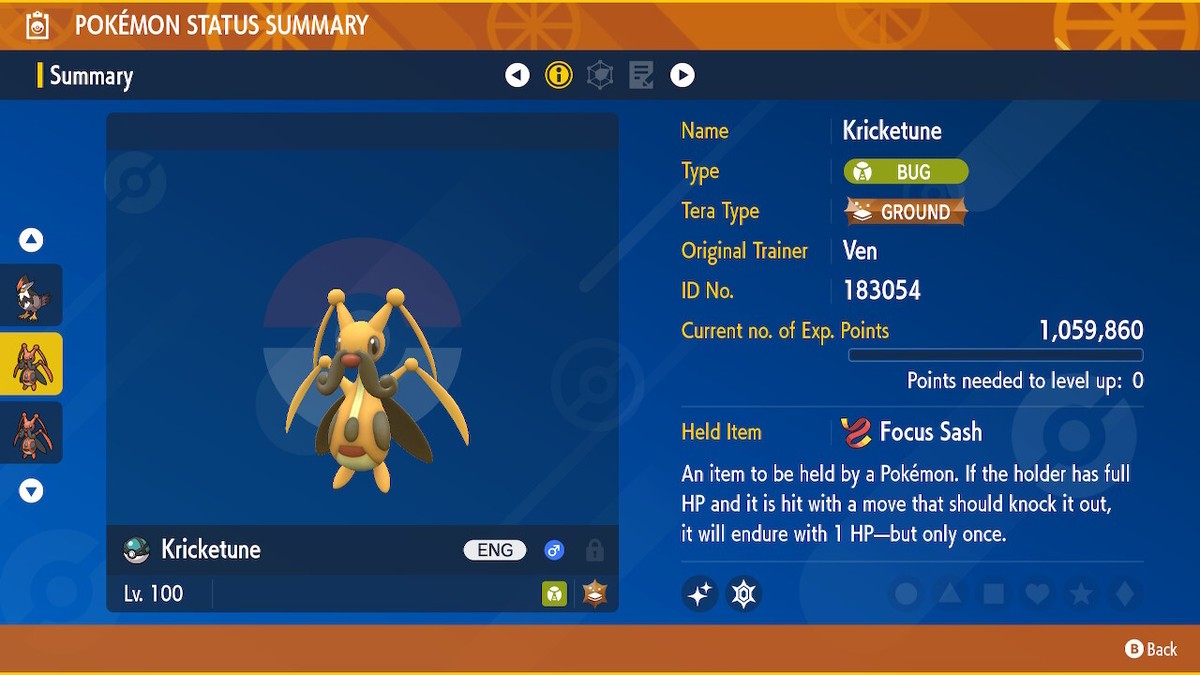Screen dimensions: 1200x675
Task: Click the shiny sparkle mark icon
Action: [x=700, y=594]
